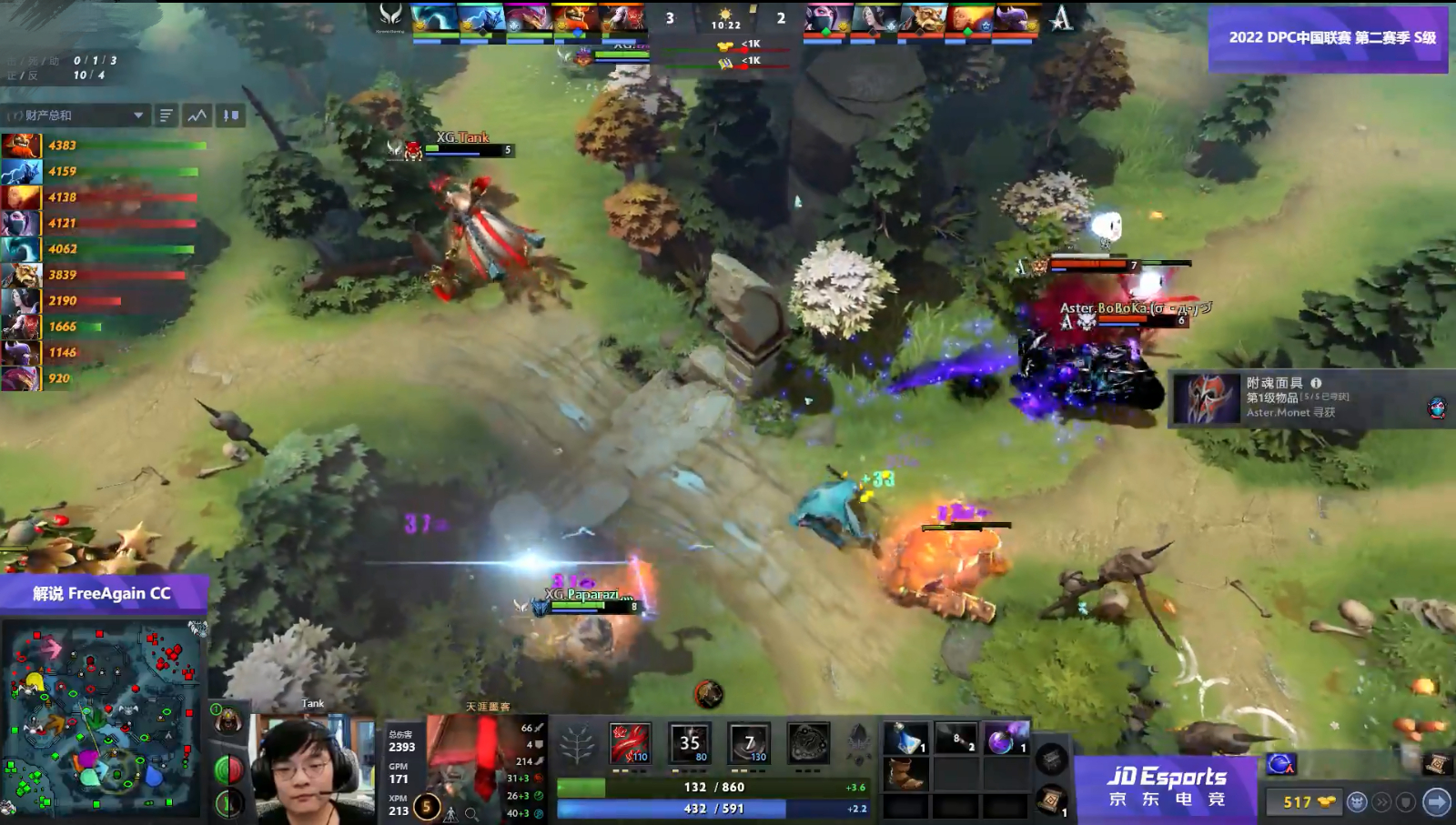
Task: Click the darkened ultimate ability icon
Action: (809, 742)
